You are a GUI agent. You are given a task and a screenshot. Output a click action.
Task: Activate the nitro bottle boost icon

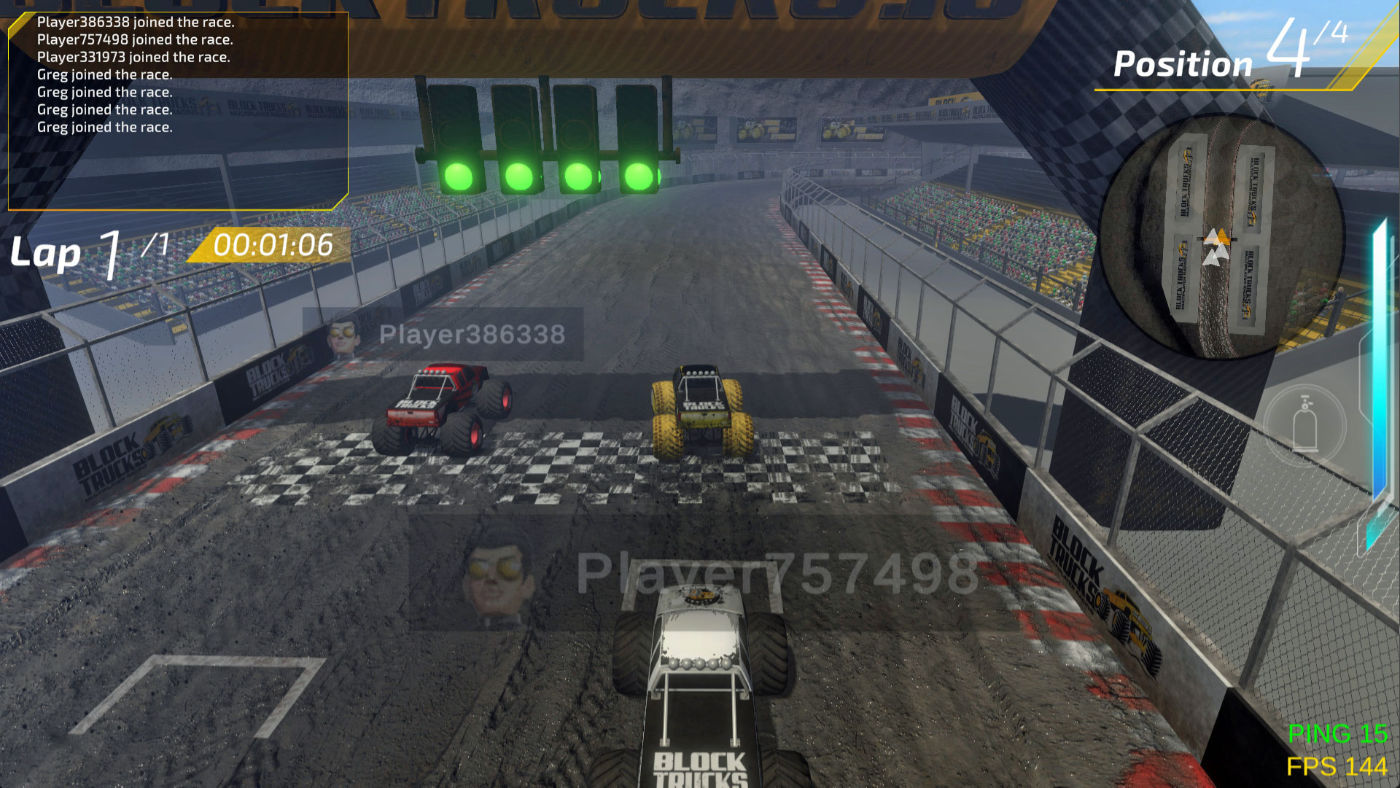click(1305, 422)
